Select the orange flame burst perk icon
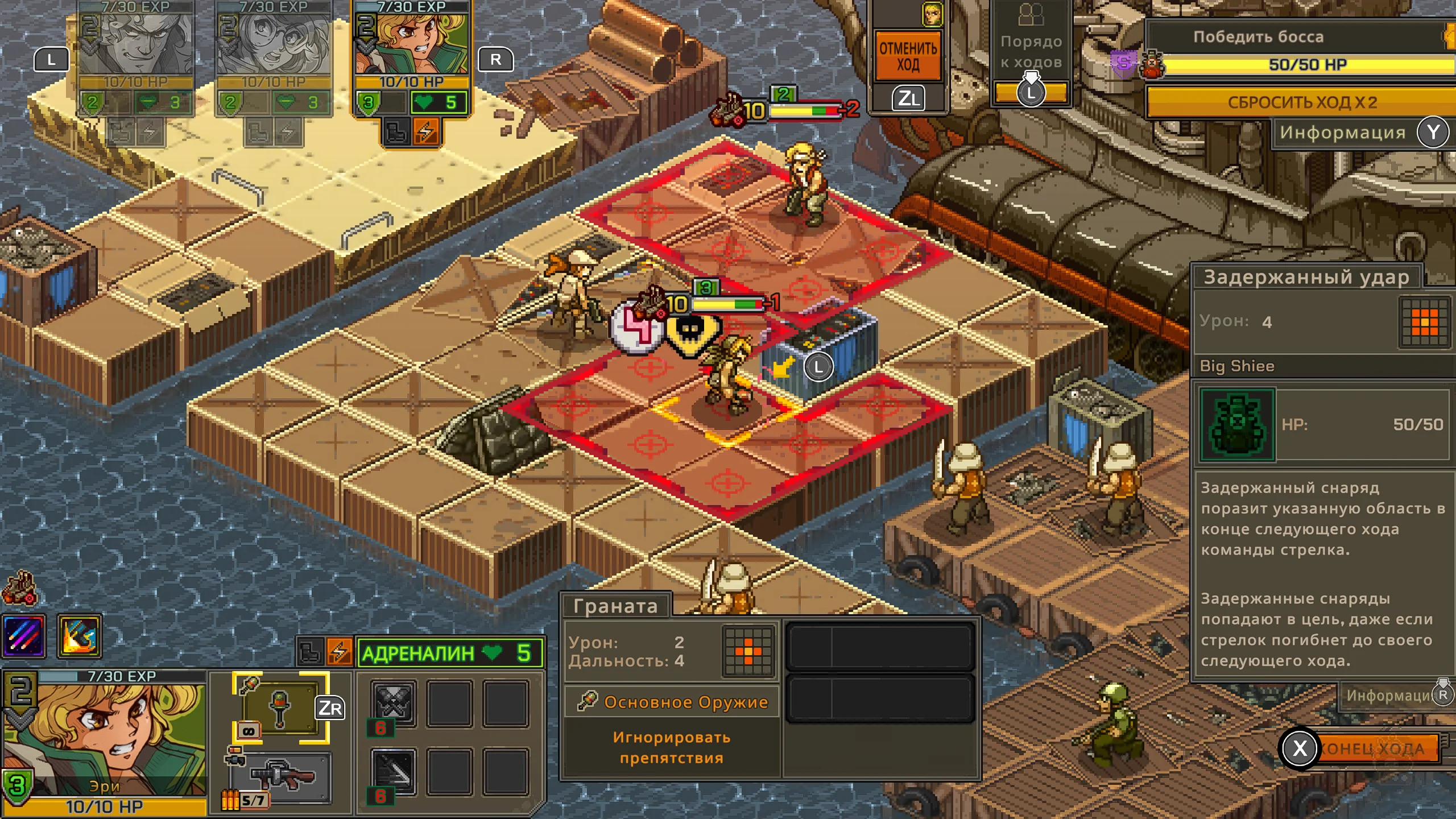The height and width of the screenshot is (819, 1456). click(x=80, y=636)
